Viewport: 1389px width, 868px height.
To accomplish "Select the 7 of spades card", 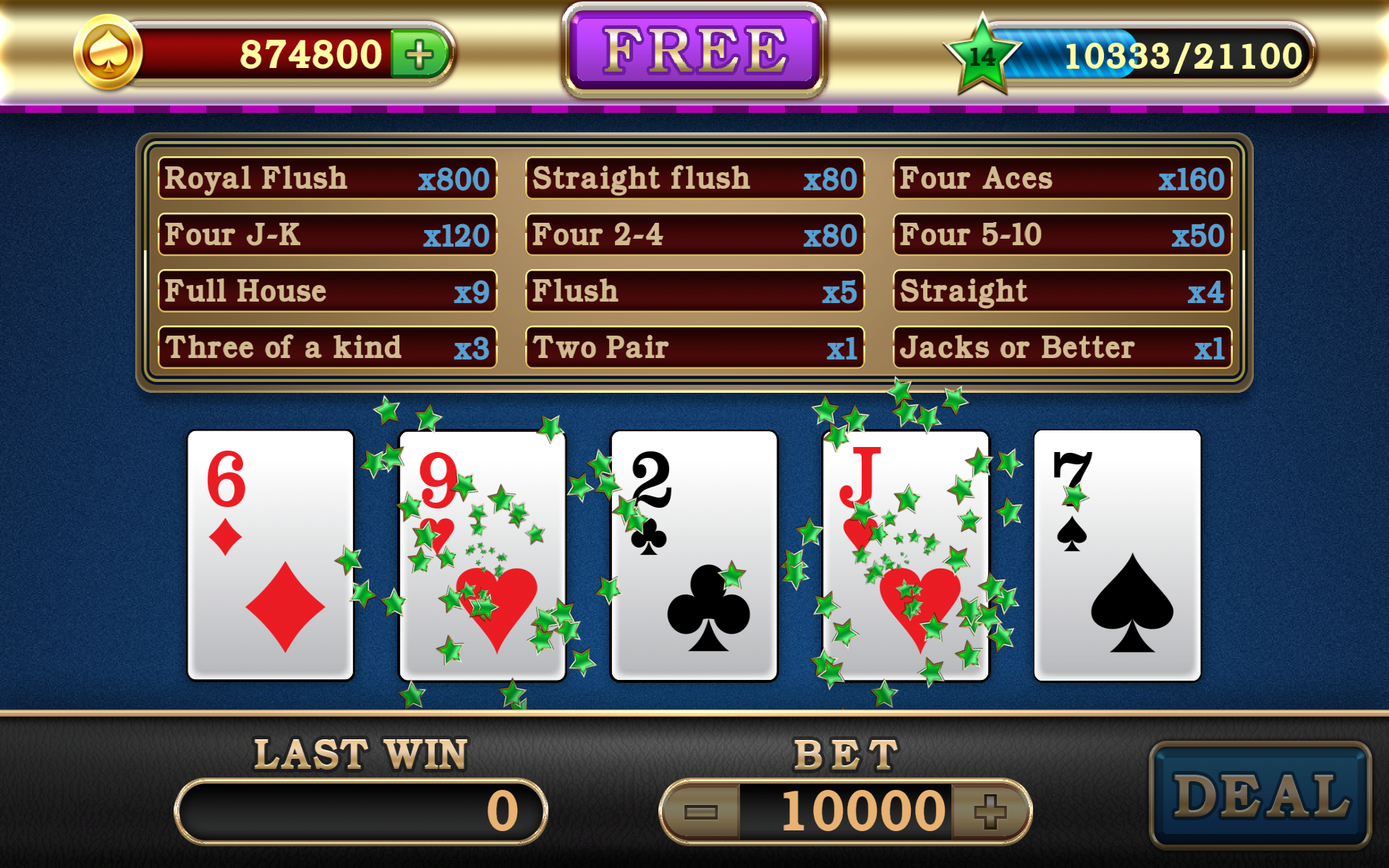I will (x=1118, y=555).
